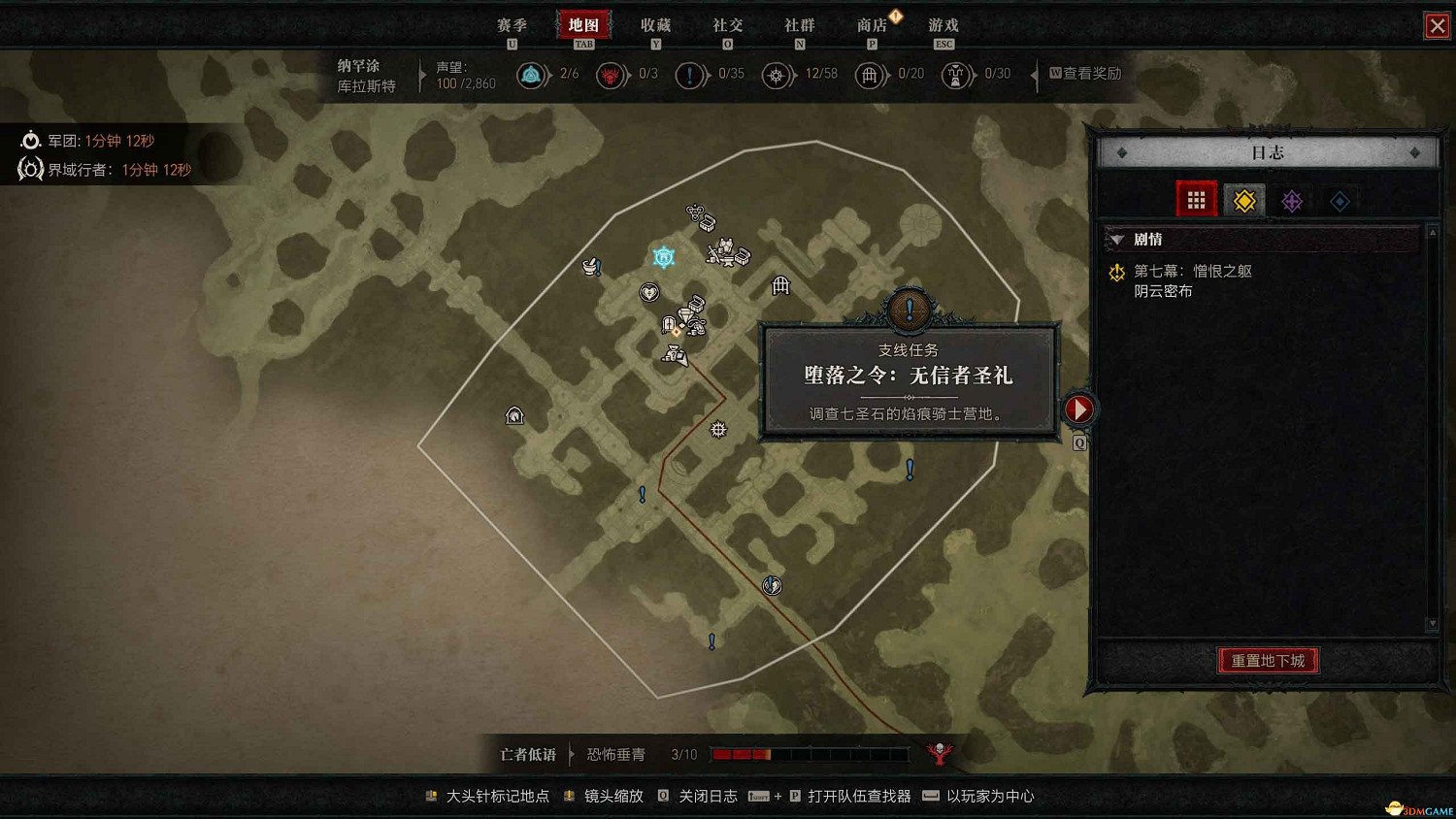The height and width of the screenshot is (819, 1456).
Task: Click the dungeon gate icon near the town
Action: (x=779, y=285)
